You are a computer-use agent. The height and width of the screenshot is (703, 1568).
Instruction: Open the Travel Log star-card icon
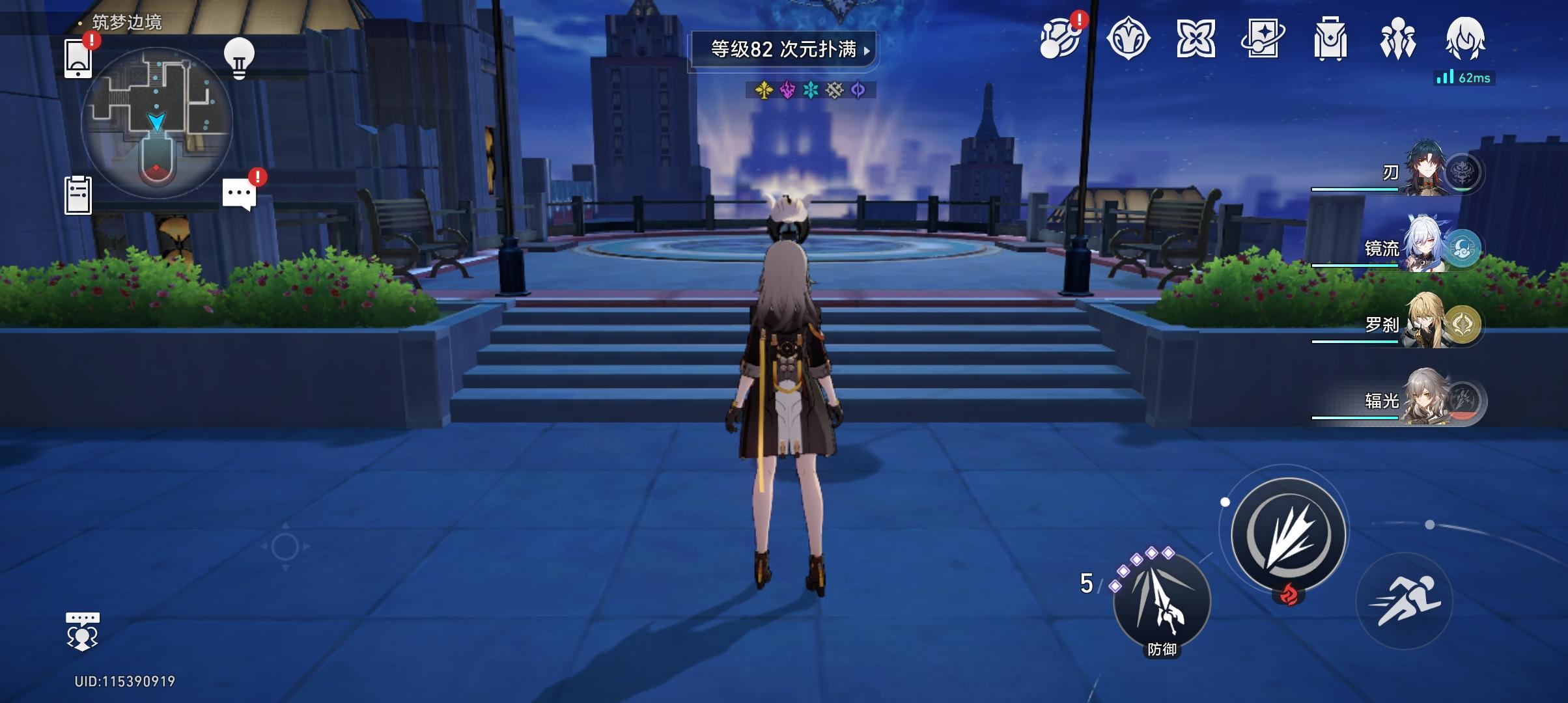tap(1261, 40)
